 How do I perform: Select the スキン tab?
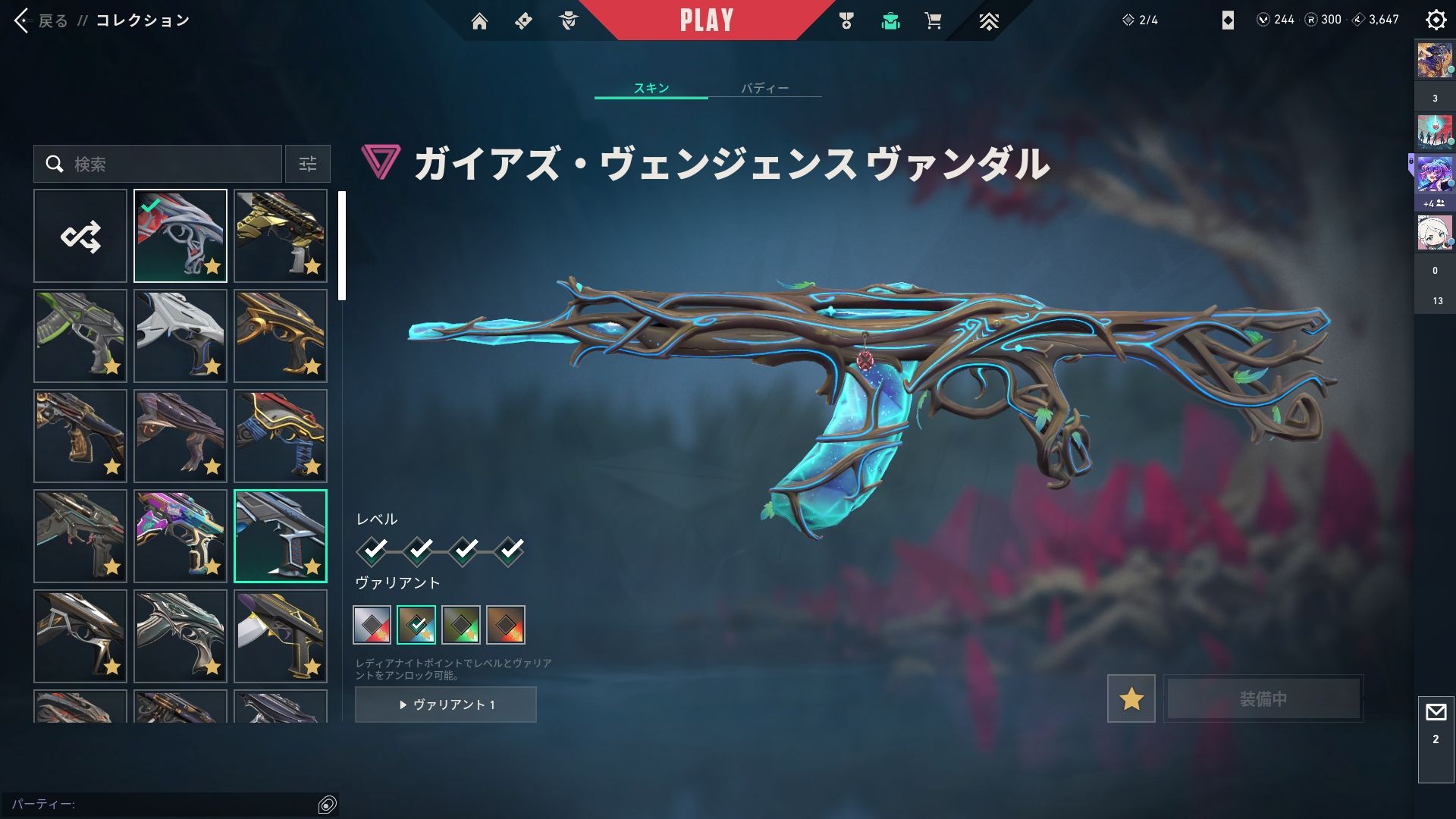(x=651, y=89)
